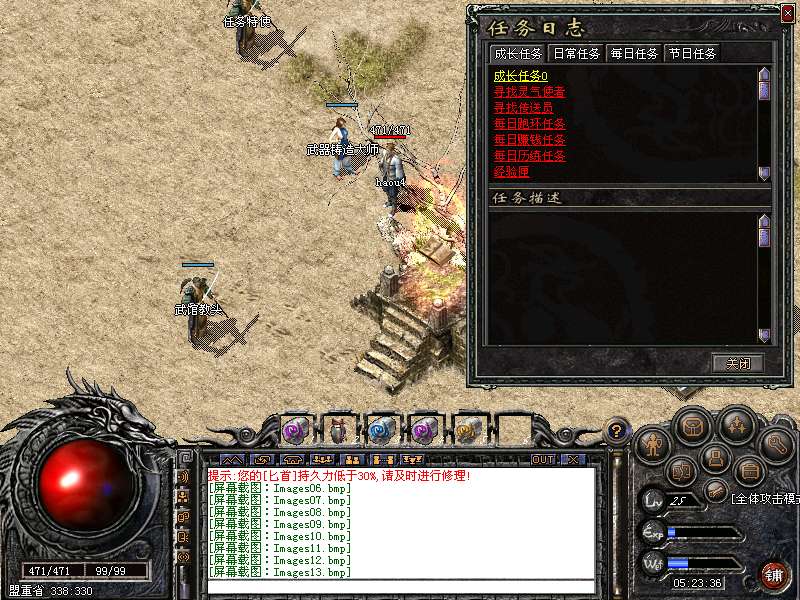
Task: Click the red 铺 shop button
Action: [773, 574]
